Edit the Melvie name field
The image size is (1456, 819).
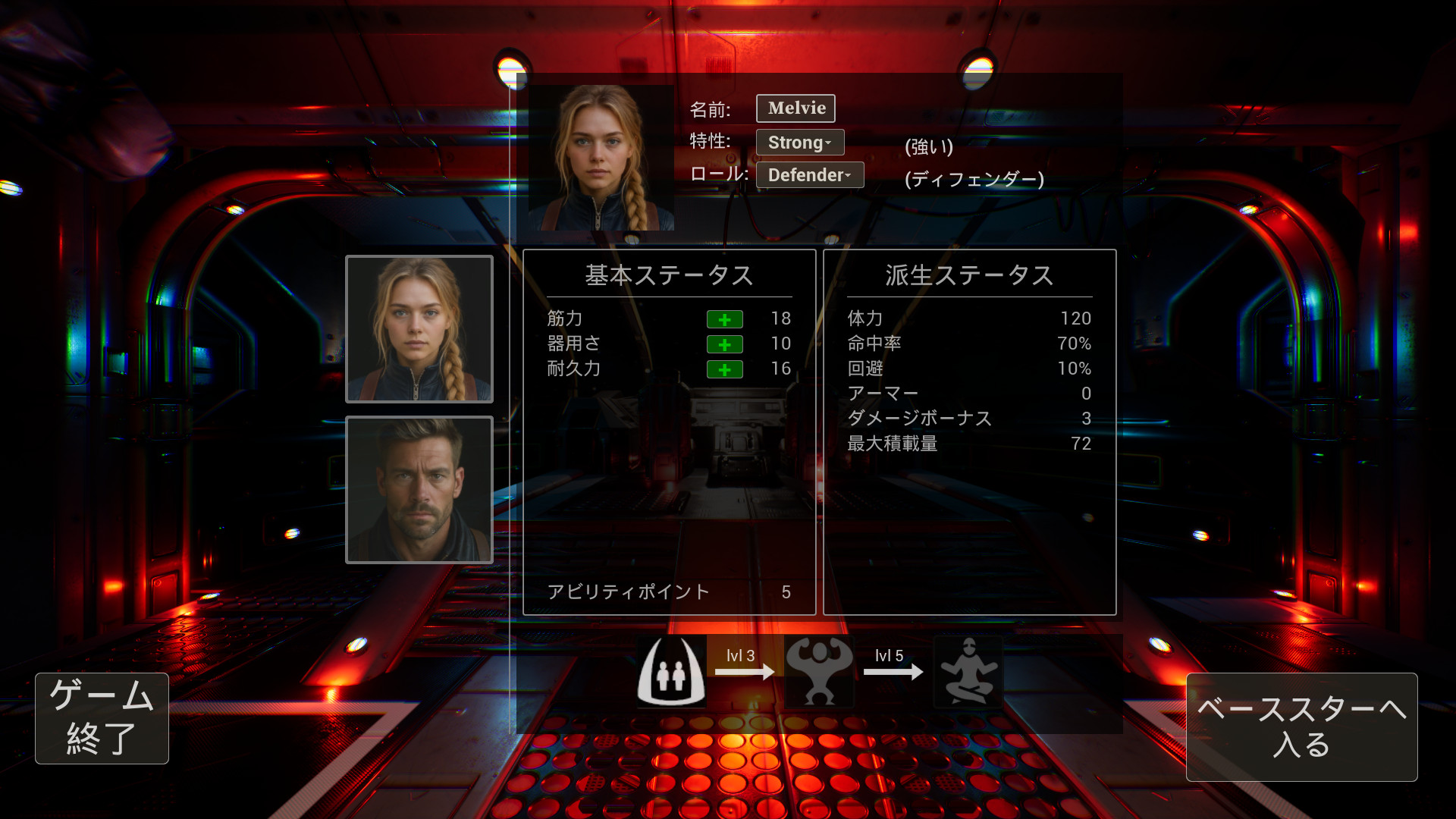click(x=795, y=108)
